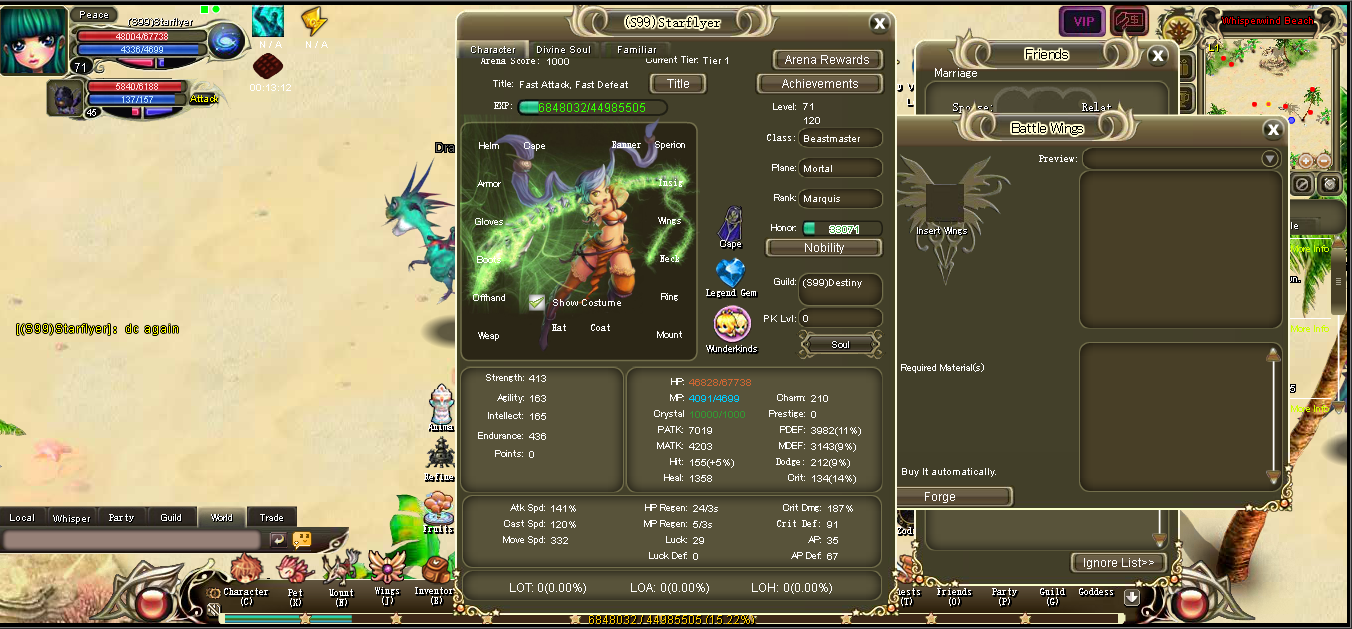1352x629 pixels.
Task: View the Achievements list
Action: click(x=820, y=84)
